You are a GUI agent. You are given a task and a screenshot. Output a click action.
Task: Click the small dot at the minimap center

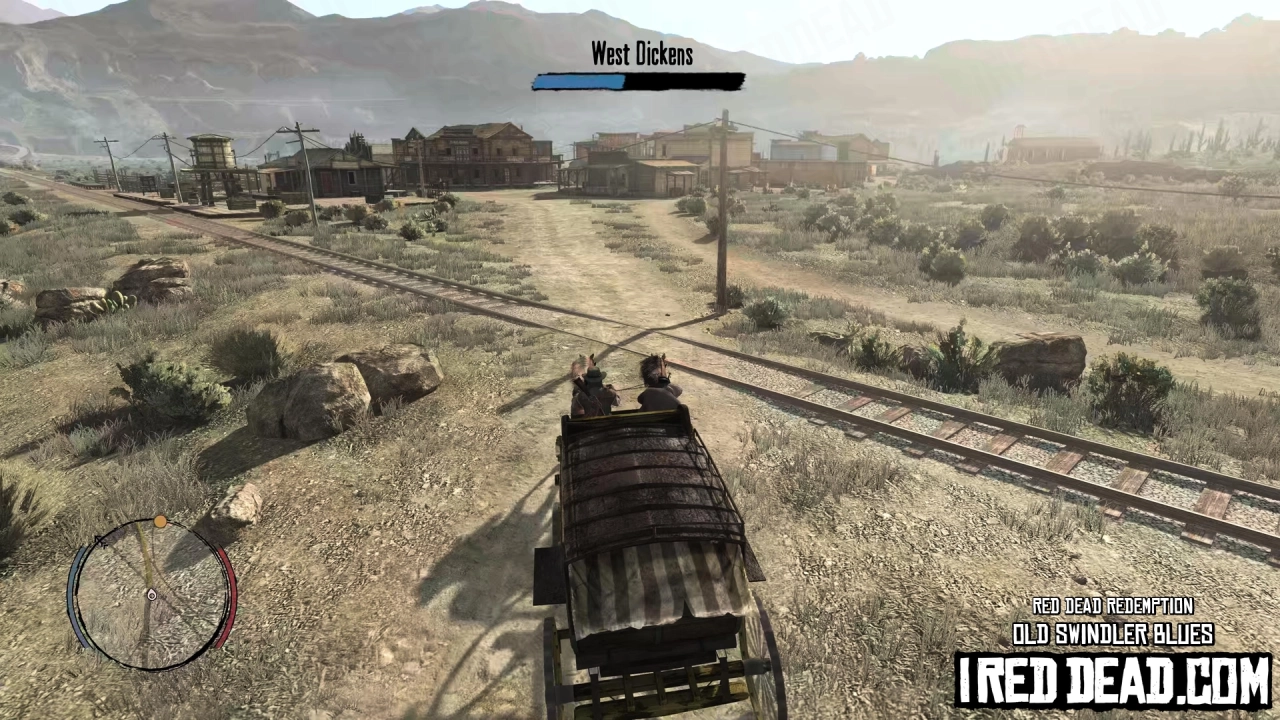coord(151,595)
